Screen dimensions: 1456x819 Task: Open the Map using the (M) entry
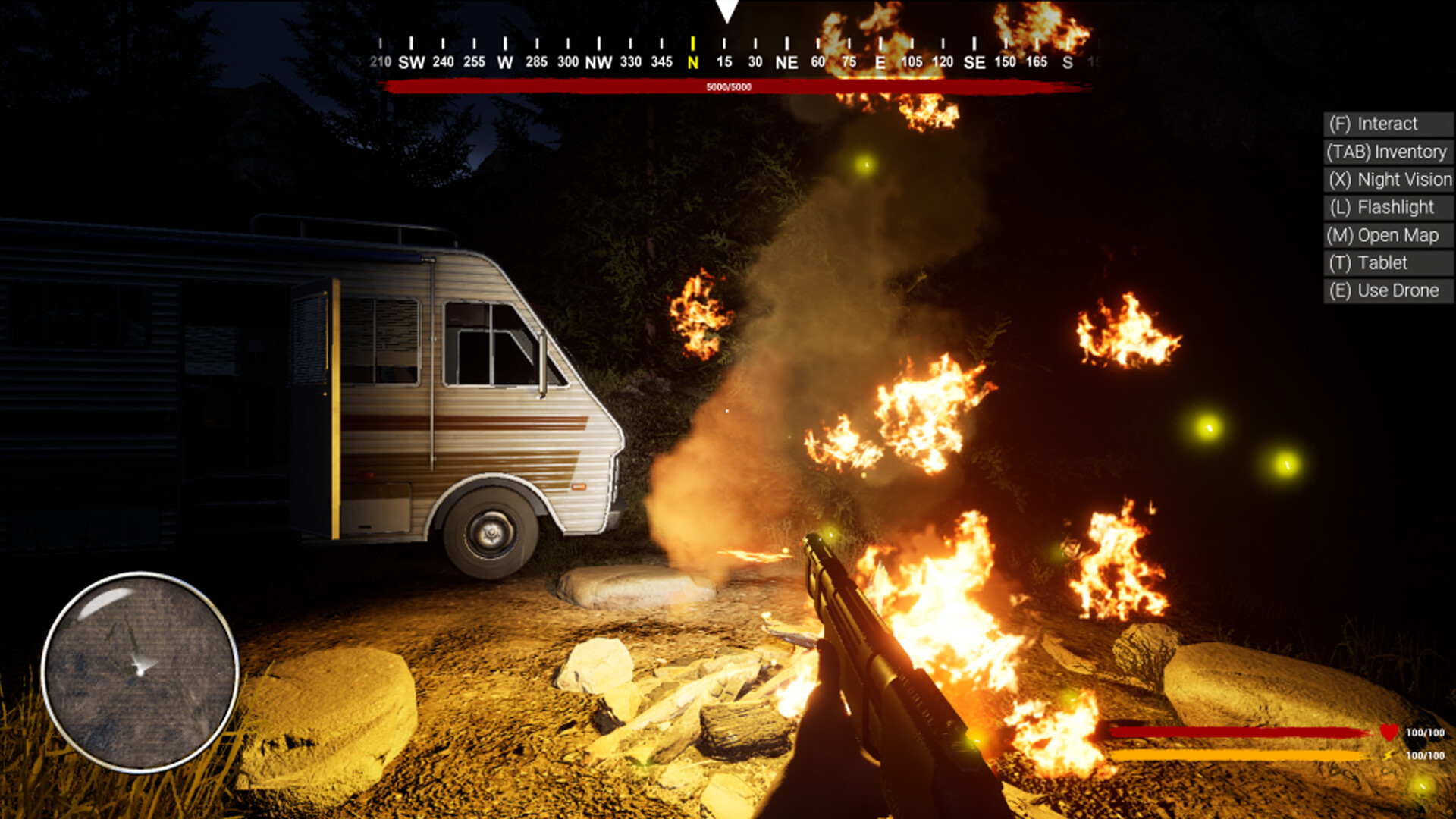tap(1388, 235)
